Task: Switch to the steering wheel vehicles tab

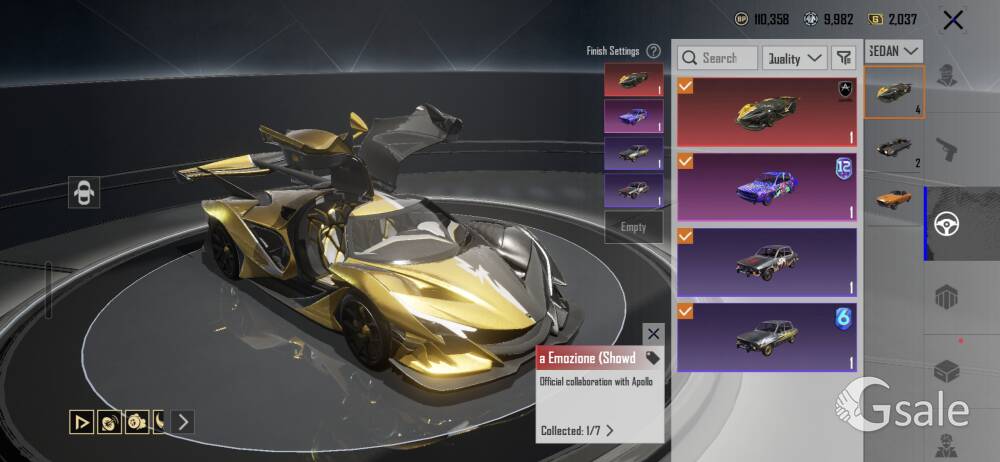Action: point(941,224)
